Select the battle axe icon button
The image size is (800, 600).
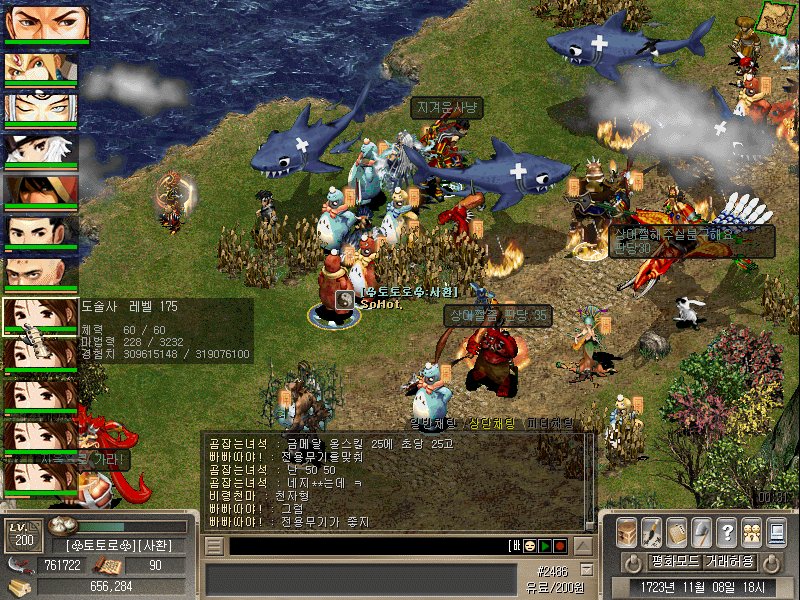[702, 532]
